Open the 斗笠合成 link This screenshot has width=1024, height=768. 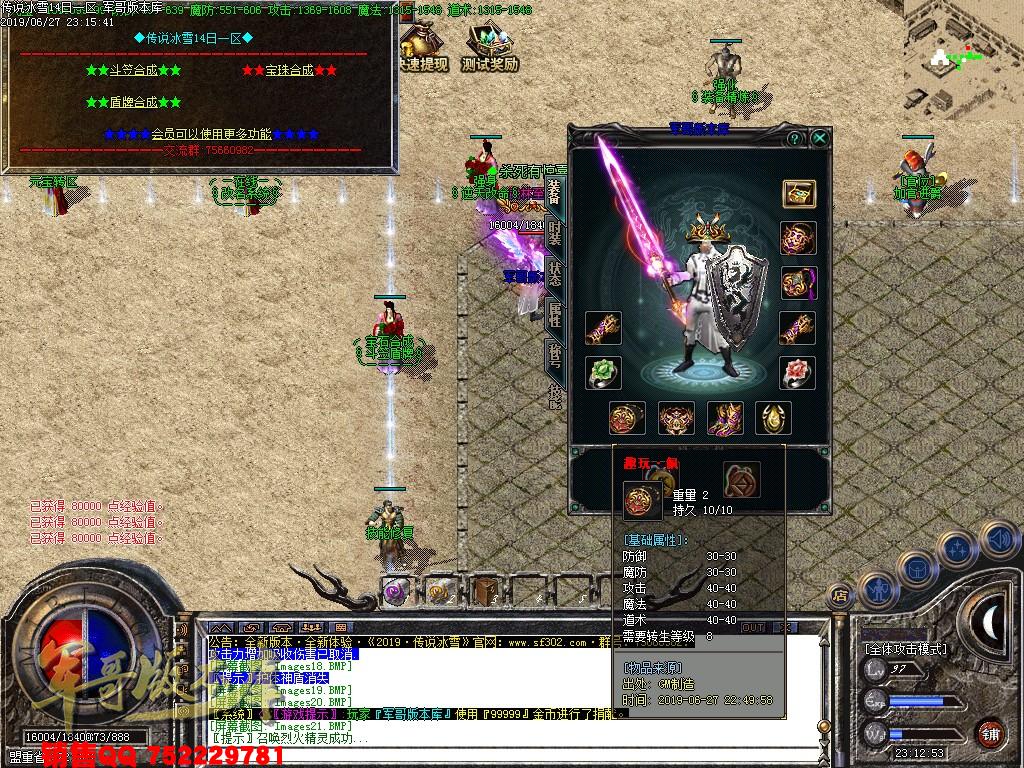coord(133,71)
